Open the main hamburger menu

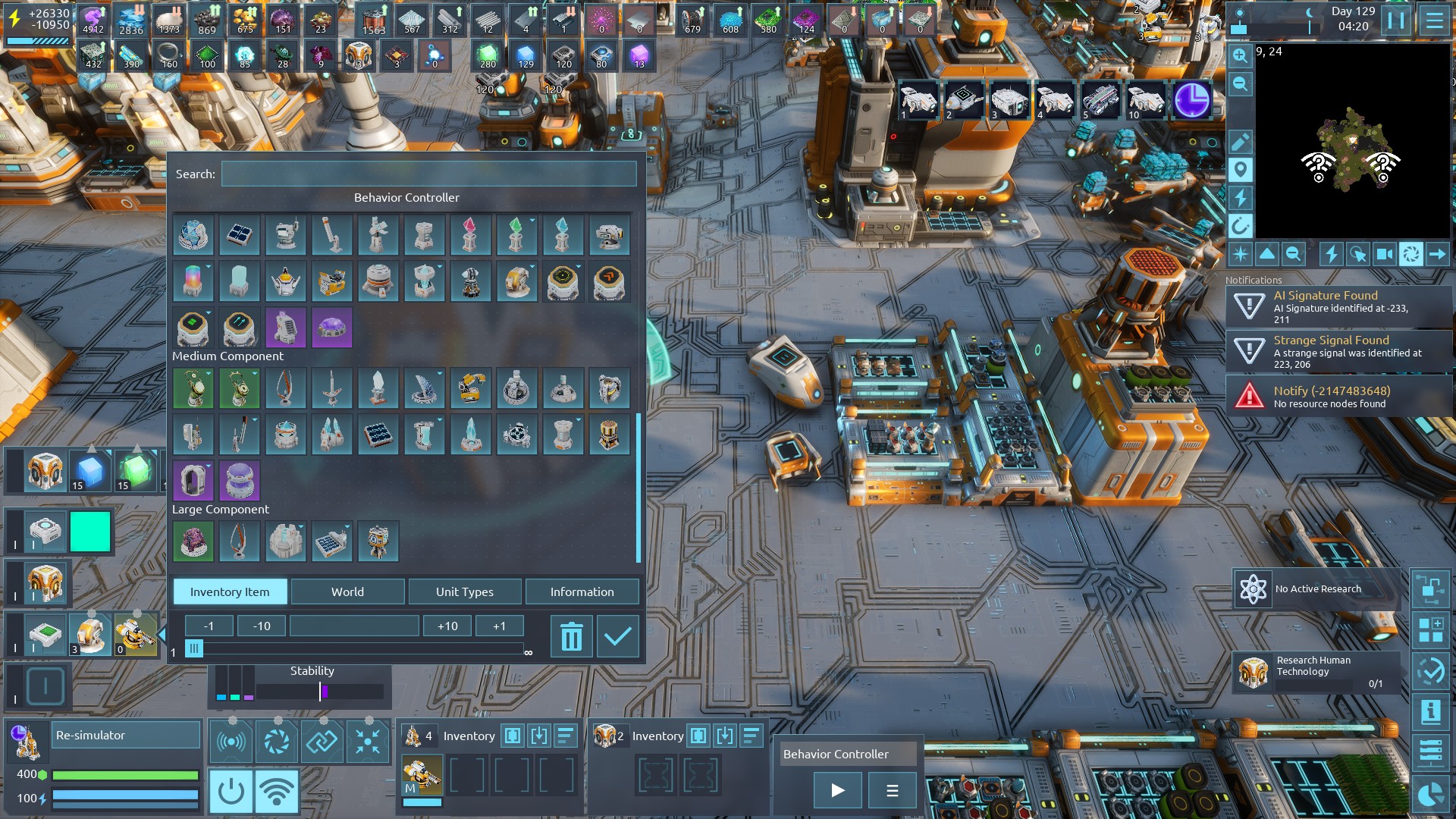[1434, 20]
